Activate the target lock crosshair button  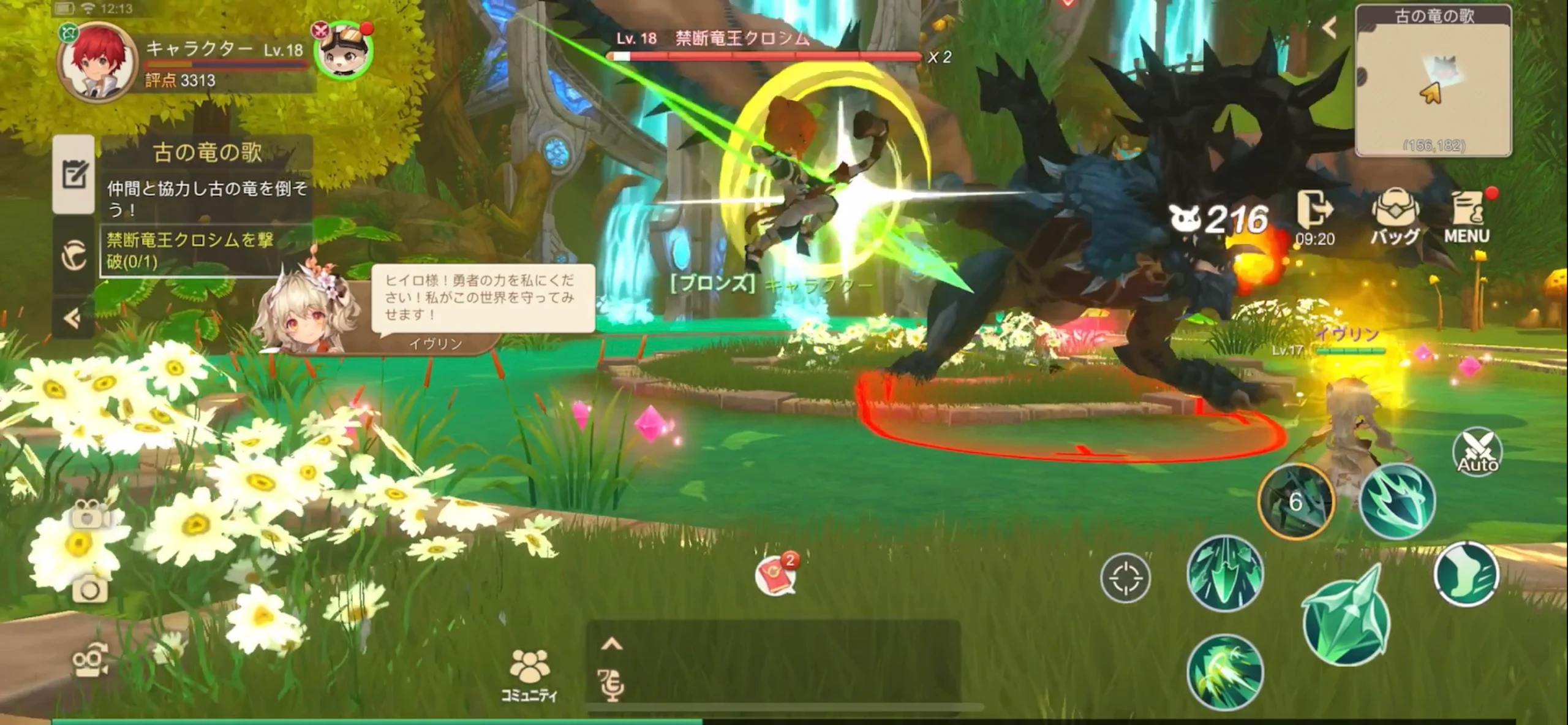coord(1125,577)
